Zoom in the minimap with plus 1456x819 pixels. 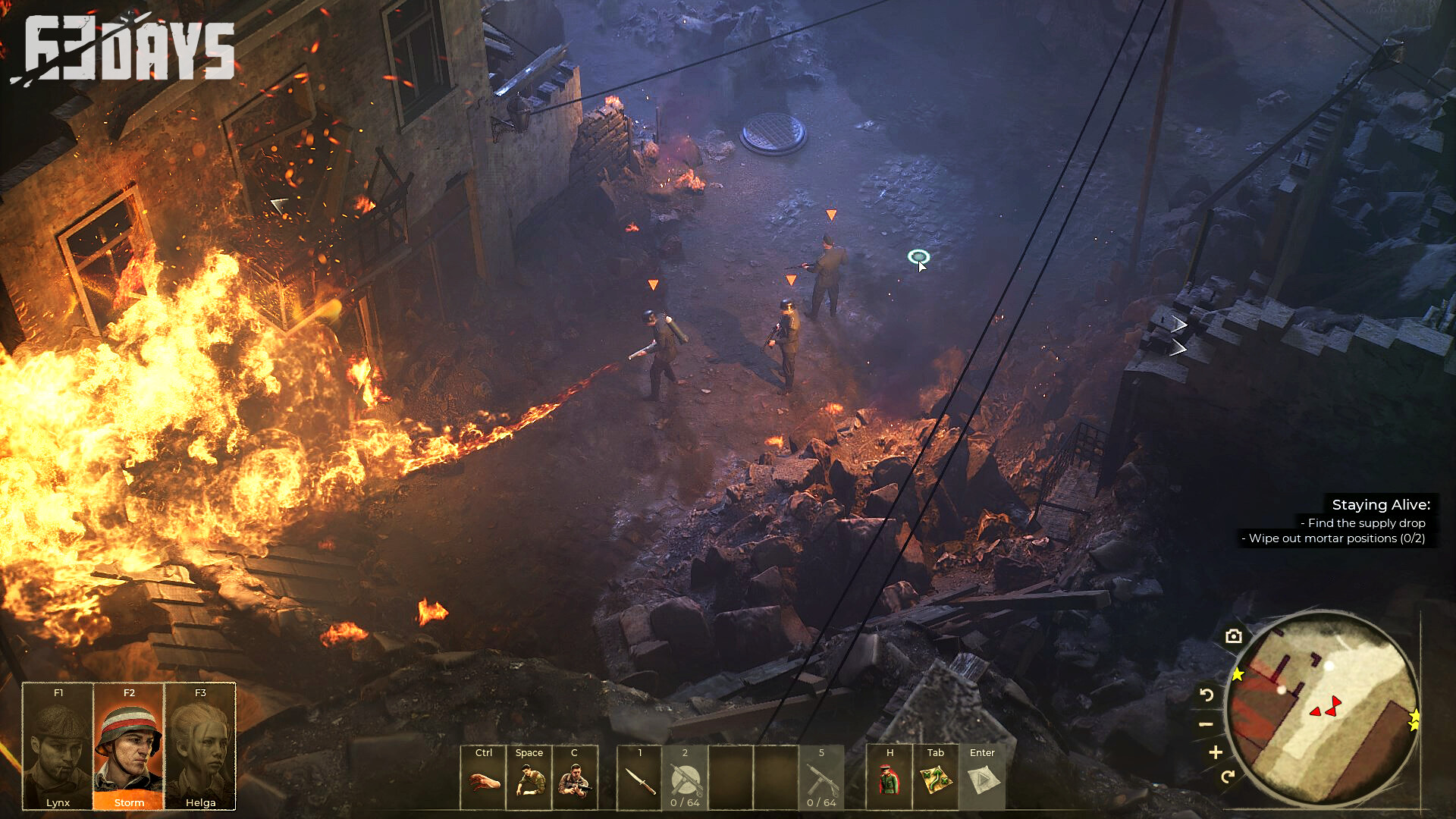coord(1216,752)
